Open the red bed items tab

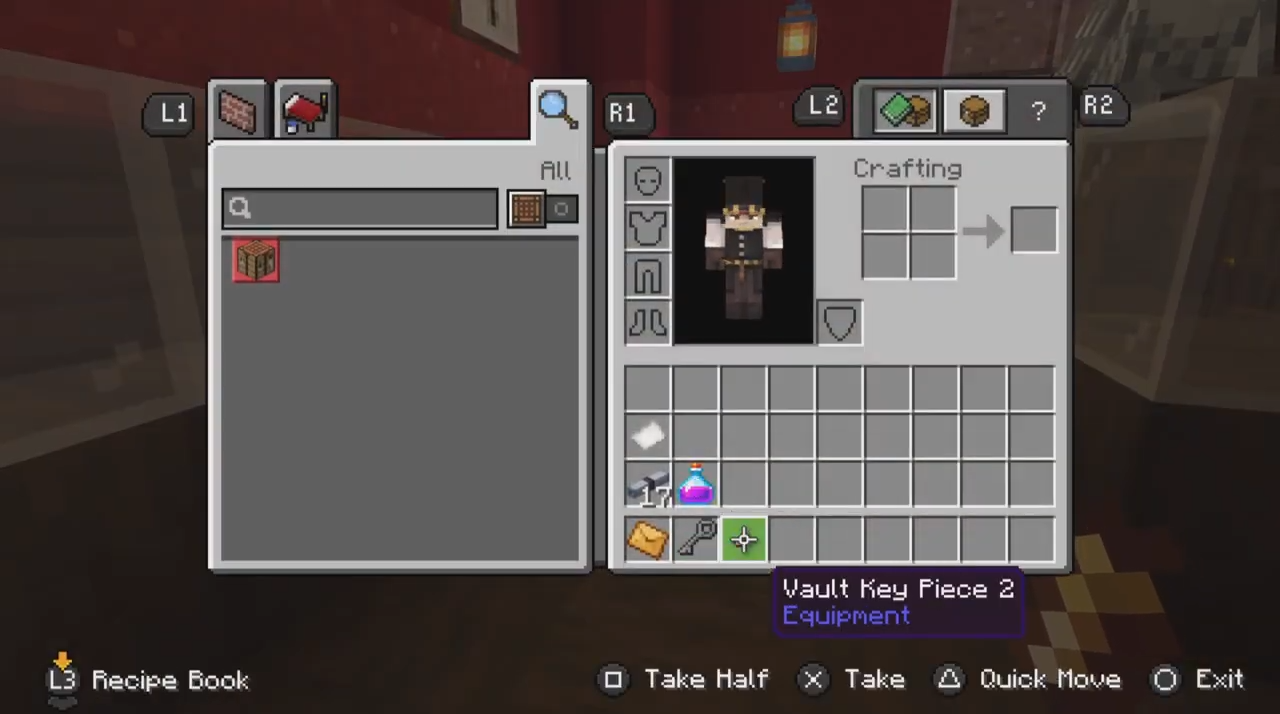[x=306, y=111]
